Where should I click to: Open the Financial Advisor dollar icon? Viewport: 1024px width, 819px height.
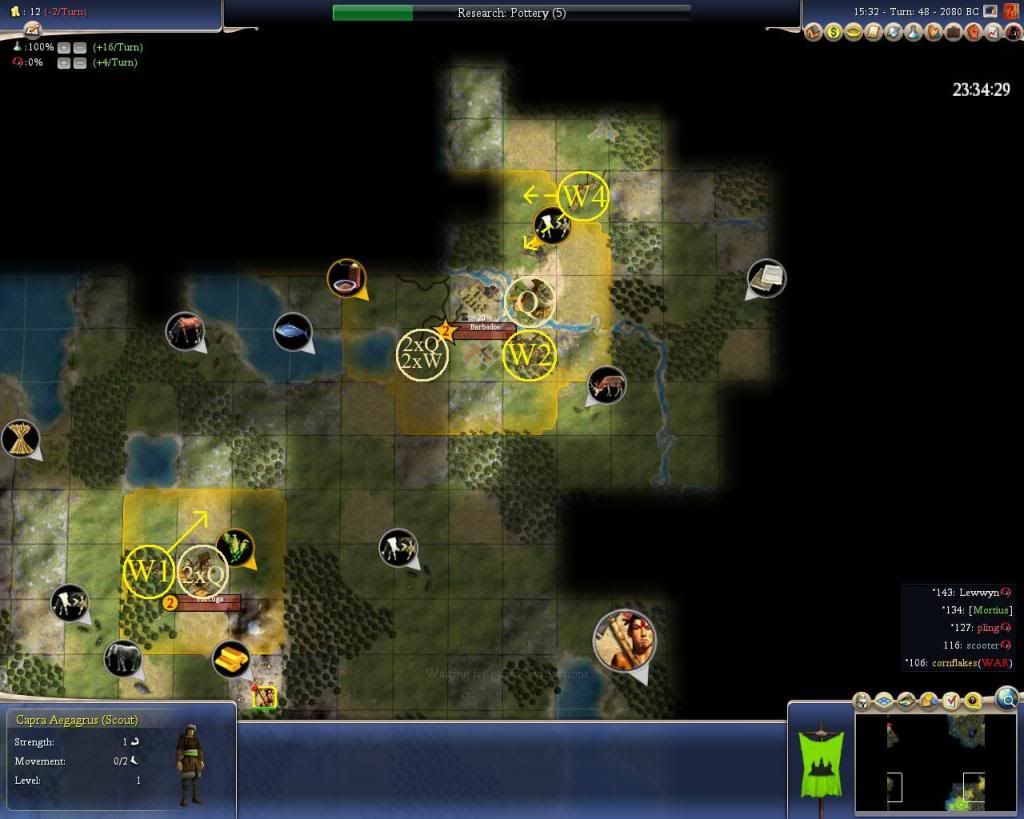coord(833,33)
